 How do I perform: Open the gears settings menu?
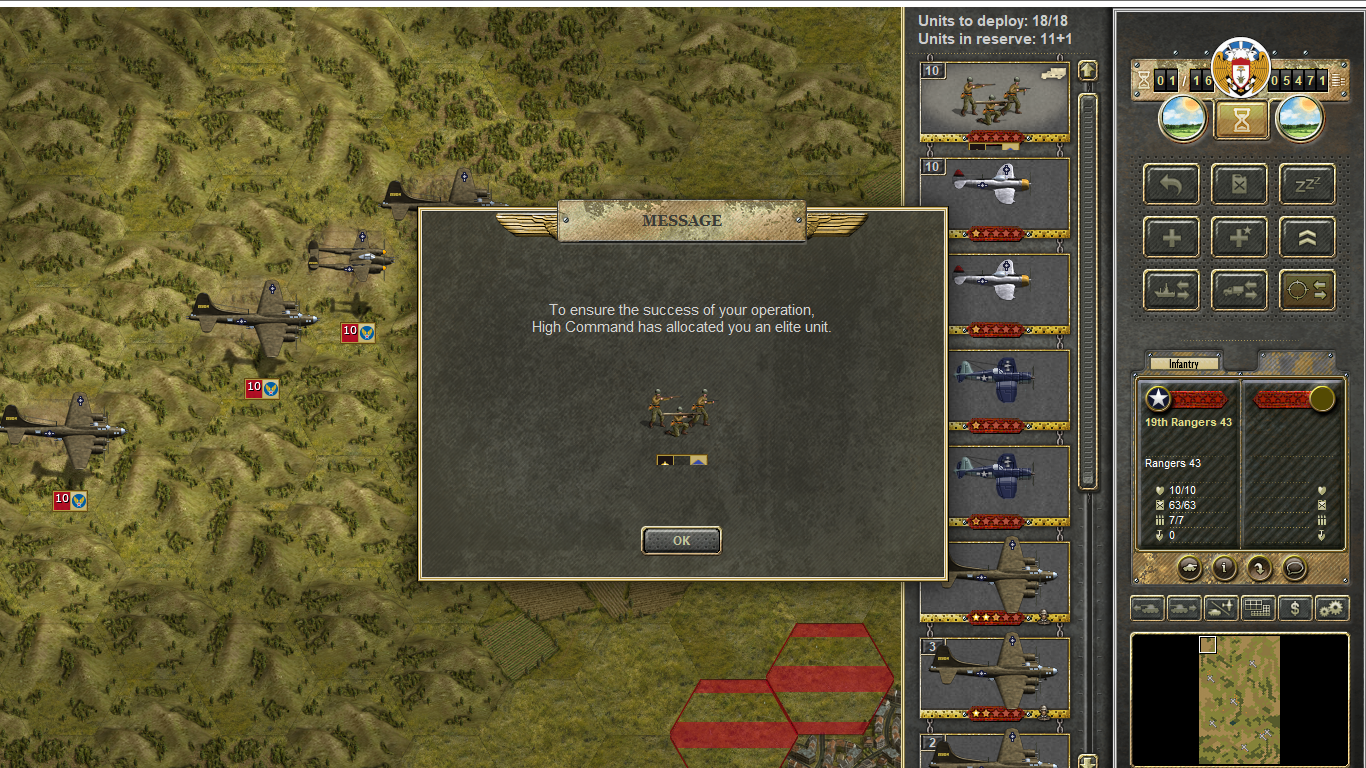[x=1331, y=608]
